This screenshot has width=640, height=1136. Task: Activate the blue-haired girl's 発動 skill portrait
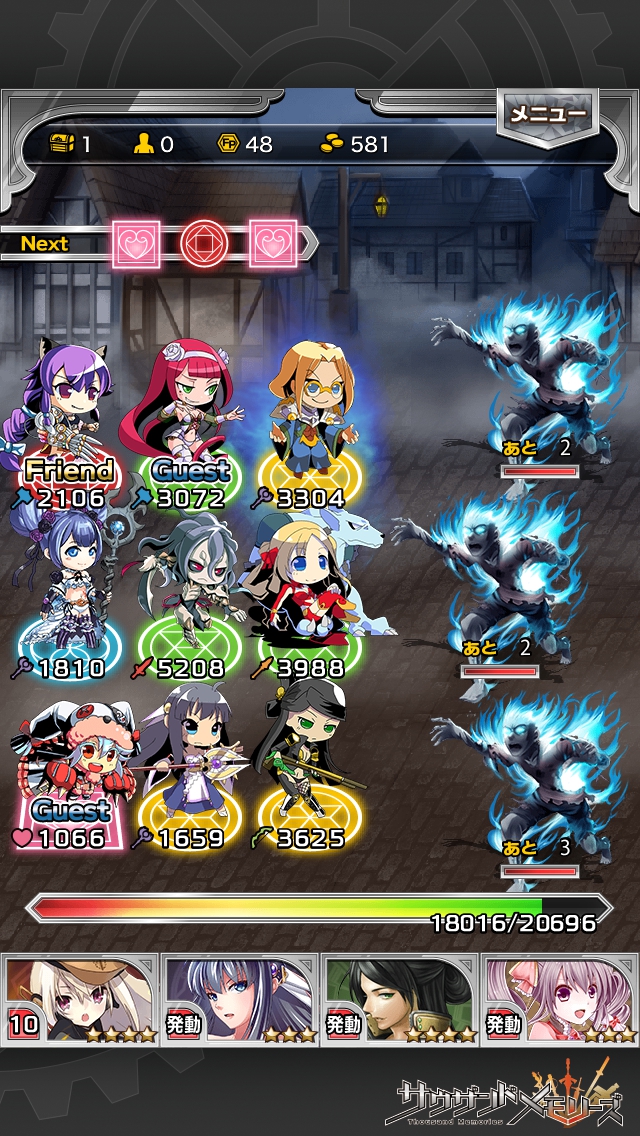point(240,998)
